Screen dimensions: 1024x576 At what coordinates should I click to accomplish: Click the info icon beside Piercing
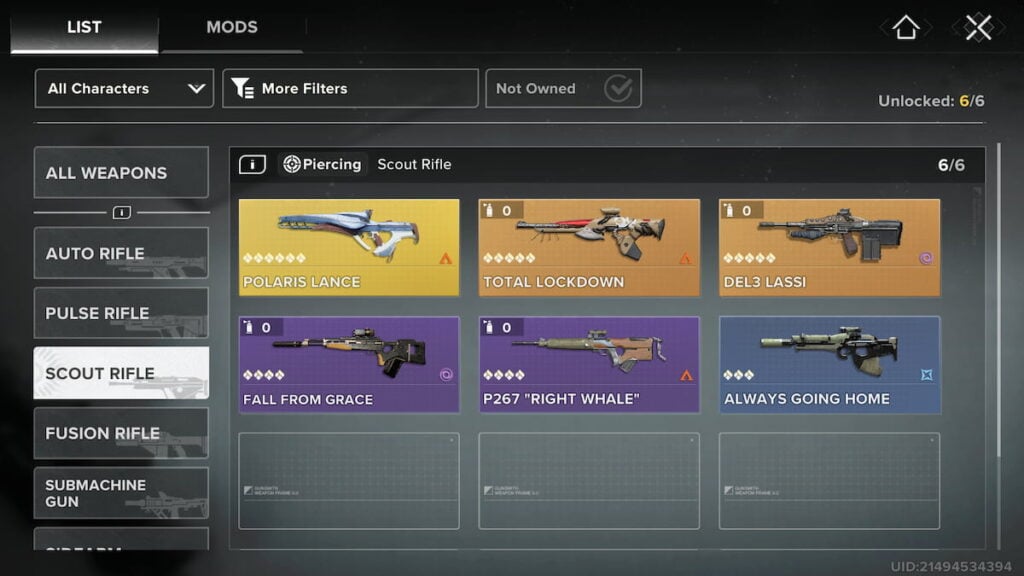[252, 164]
